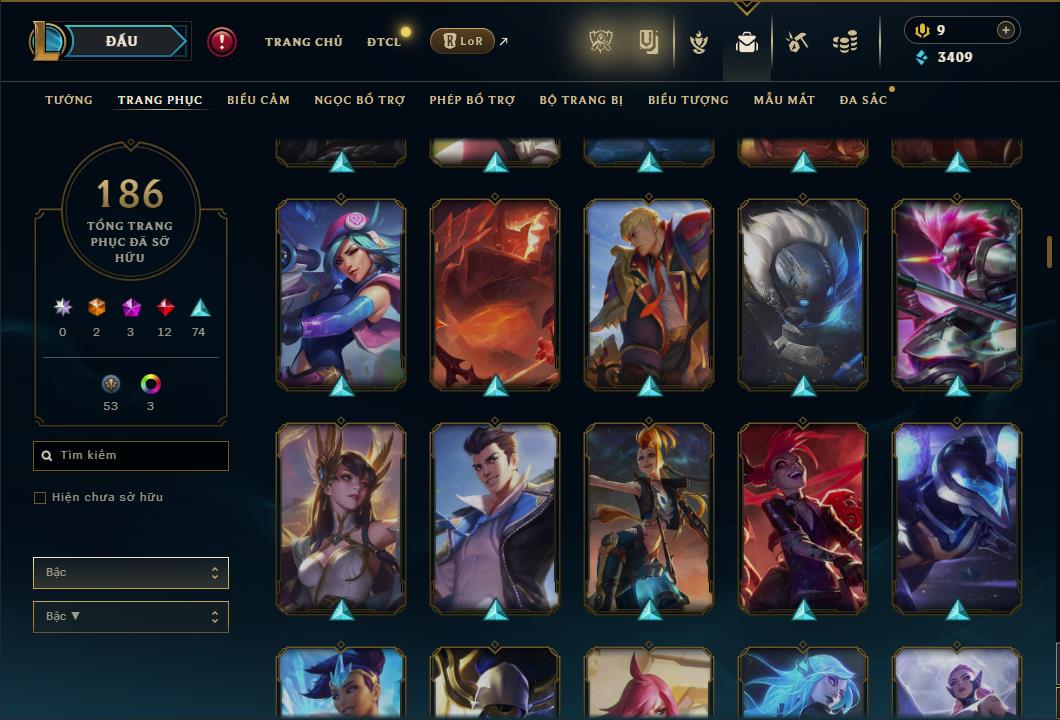Click the ĐẤU play button
The height and width of the screenshot is (720, 1060).
click(x=122, y=41)
